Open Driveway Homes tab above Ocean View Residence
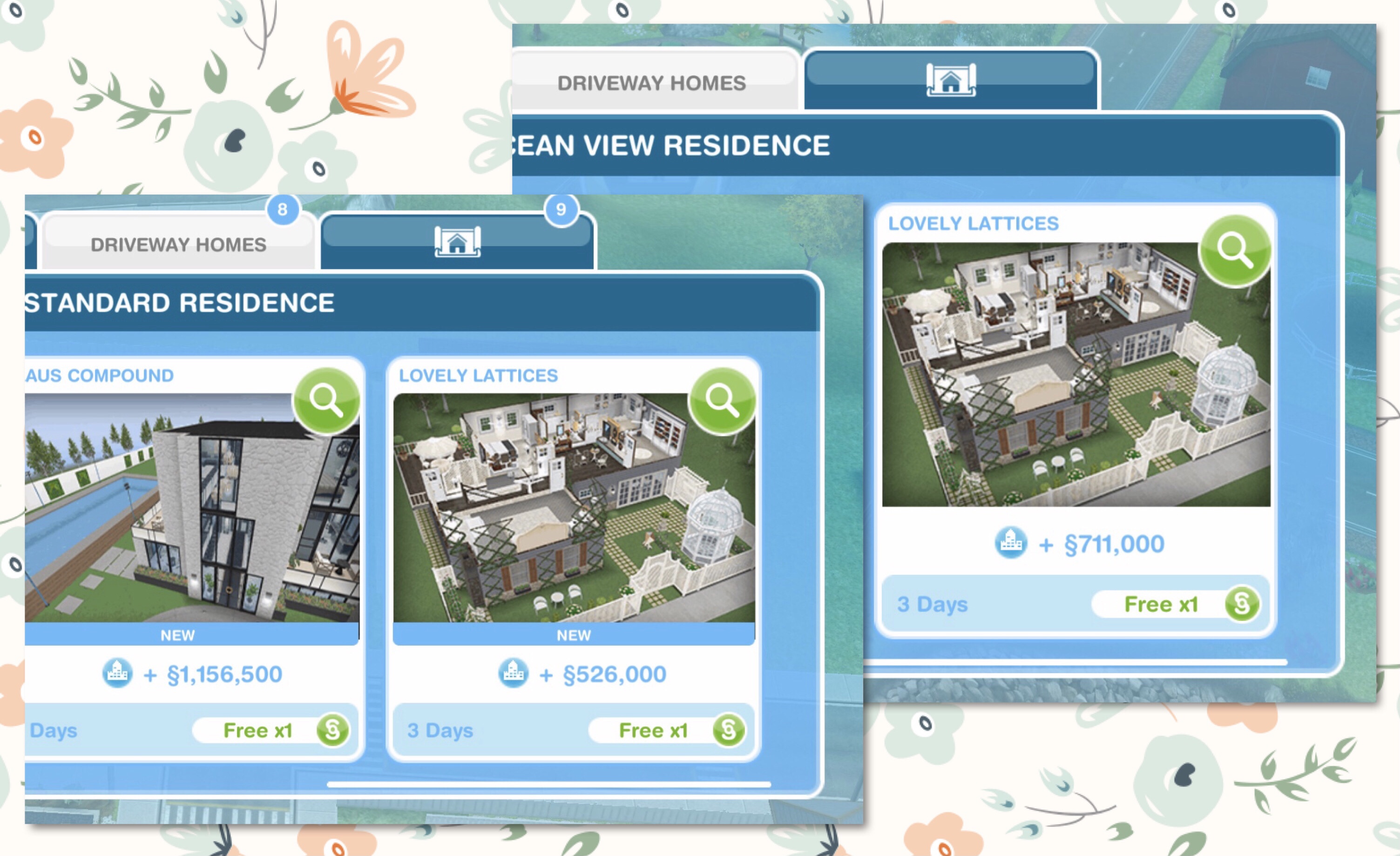This screenshot has height=856, width=1400. [x=651, y=83]
